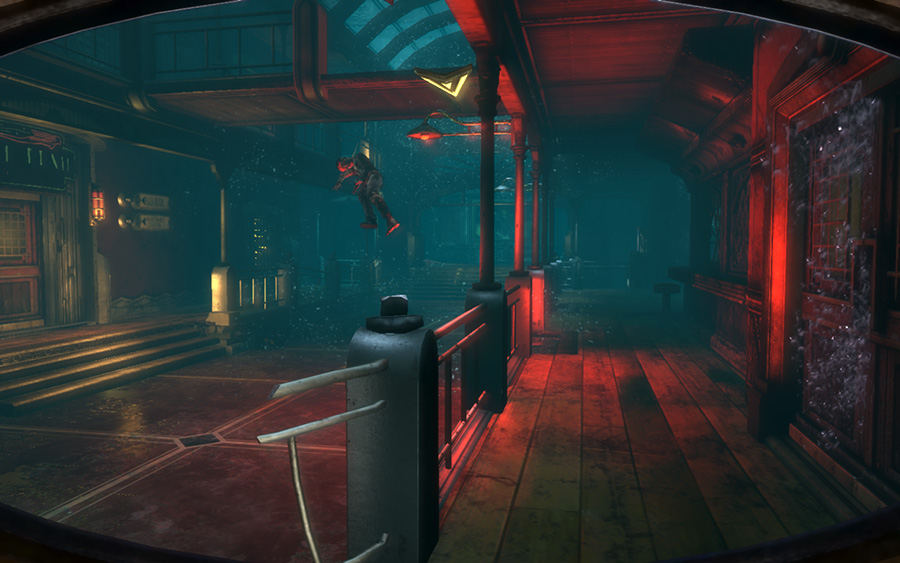The width and height of the screenshot is (900, 563).
Task: Click the yellow objective direction arrow
Action: (x=445, y=80)
